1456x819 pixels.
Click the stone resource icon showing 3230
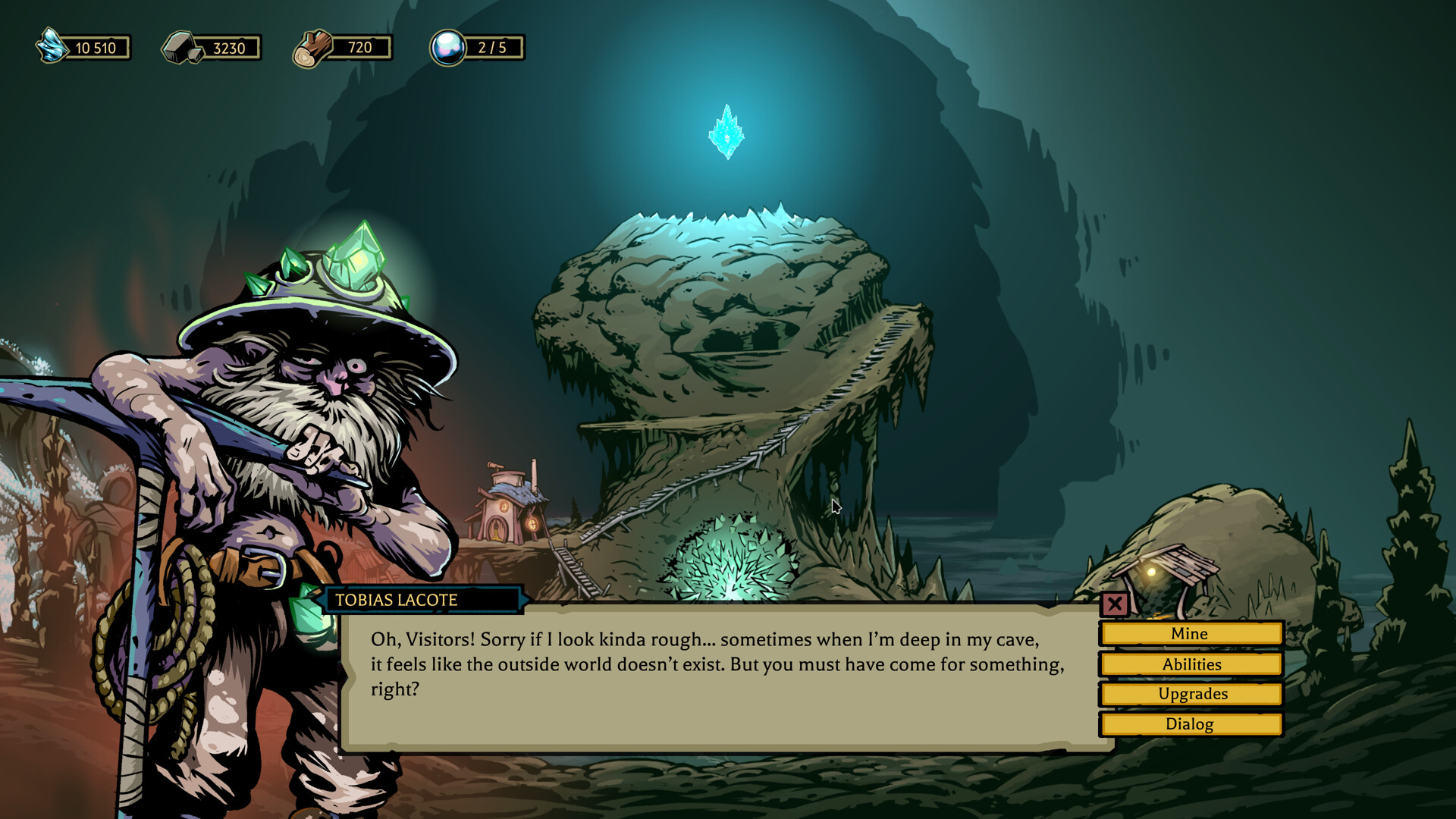(x=180, y=48)
